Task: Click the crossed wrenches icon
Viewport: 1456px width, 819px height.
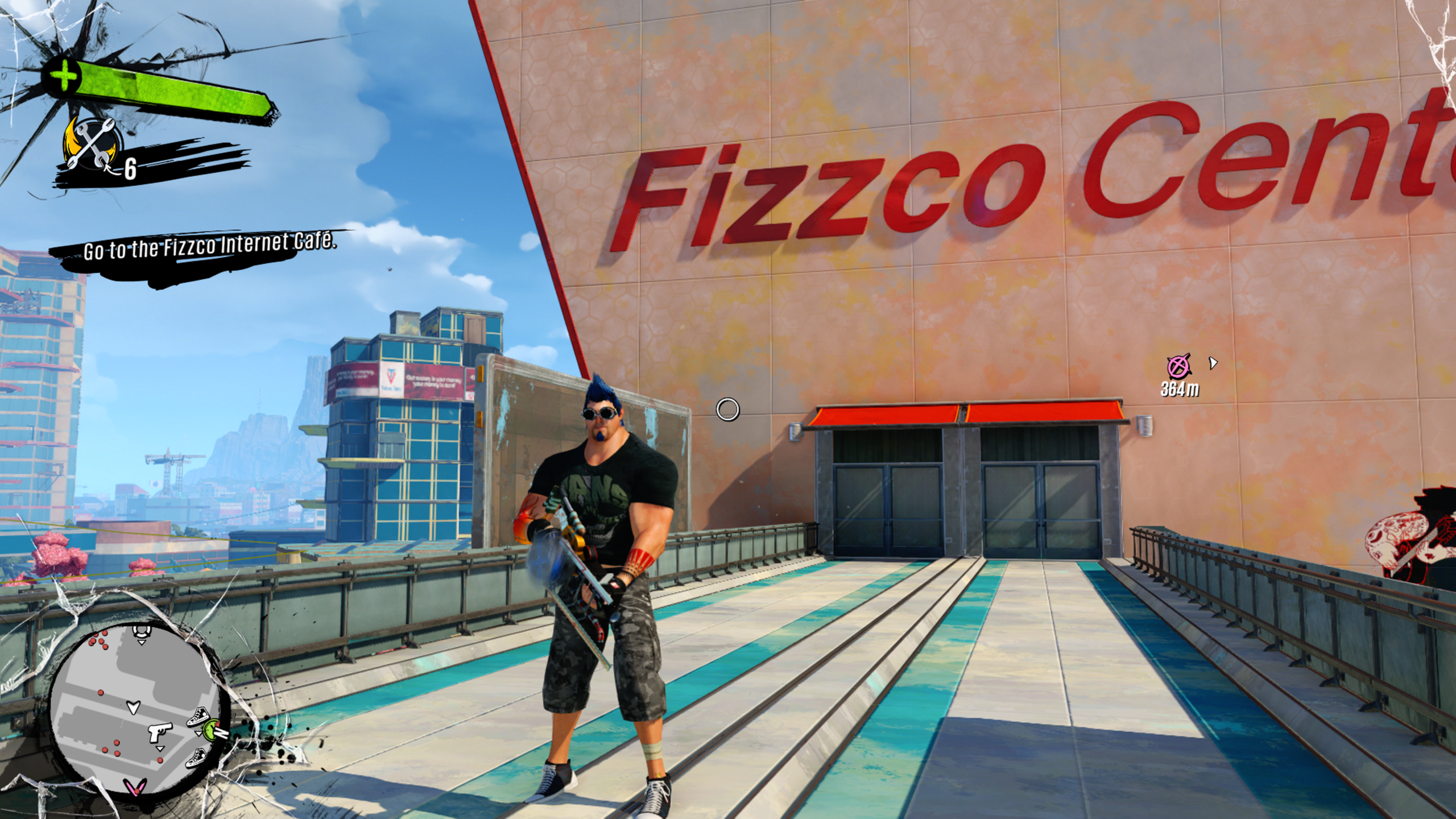Action: coord(92,143)
